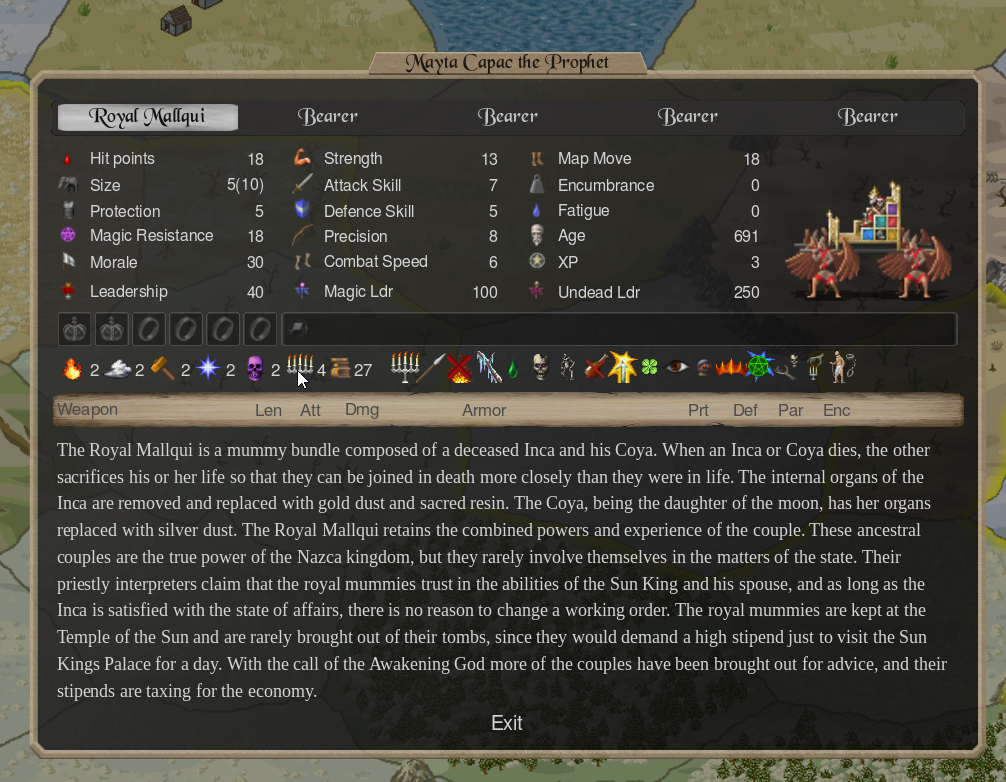Click the eye ability icon
The height and width of the screenshot is (782, 1006).
coord(677,368)
